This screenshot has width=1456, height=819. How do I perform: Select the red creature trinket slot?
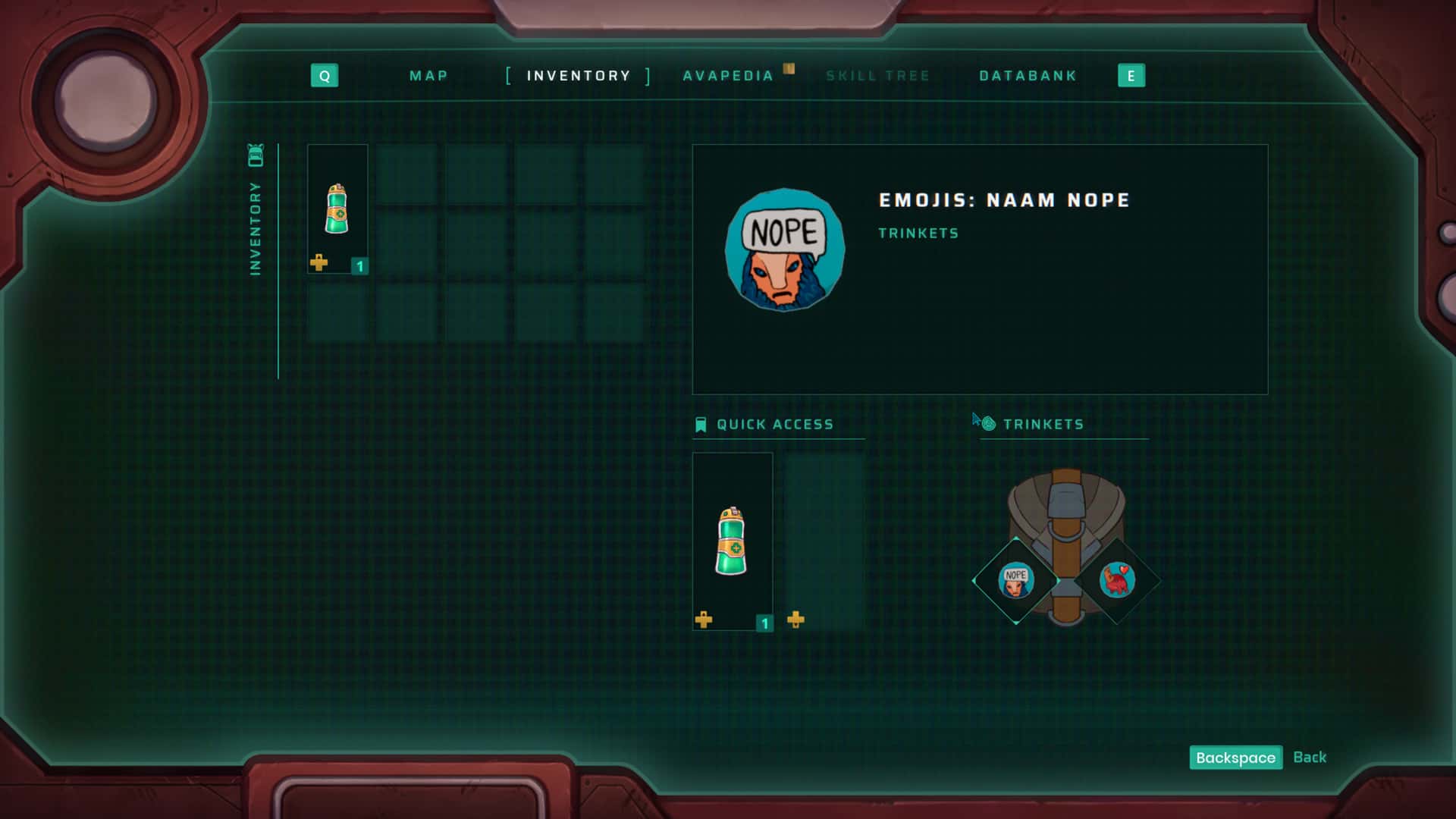[1118, 580]
